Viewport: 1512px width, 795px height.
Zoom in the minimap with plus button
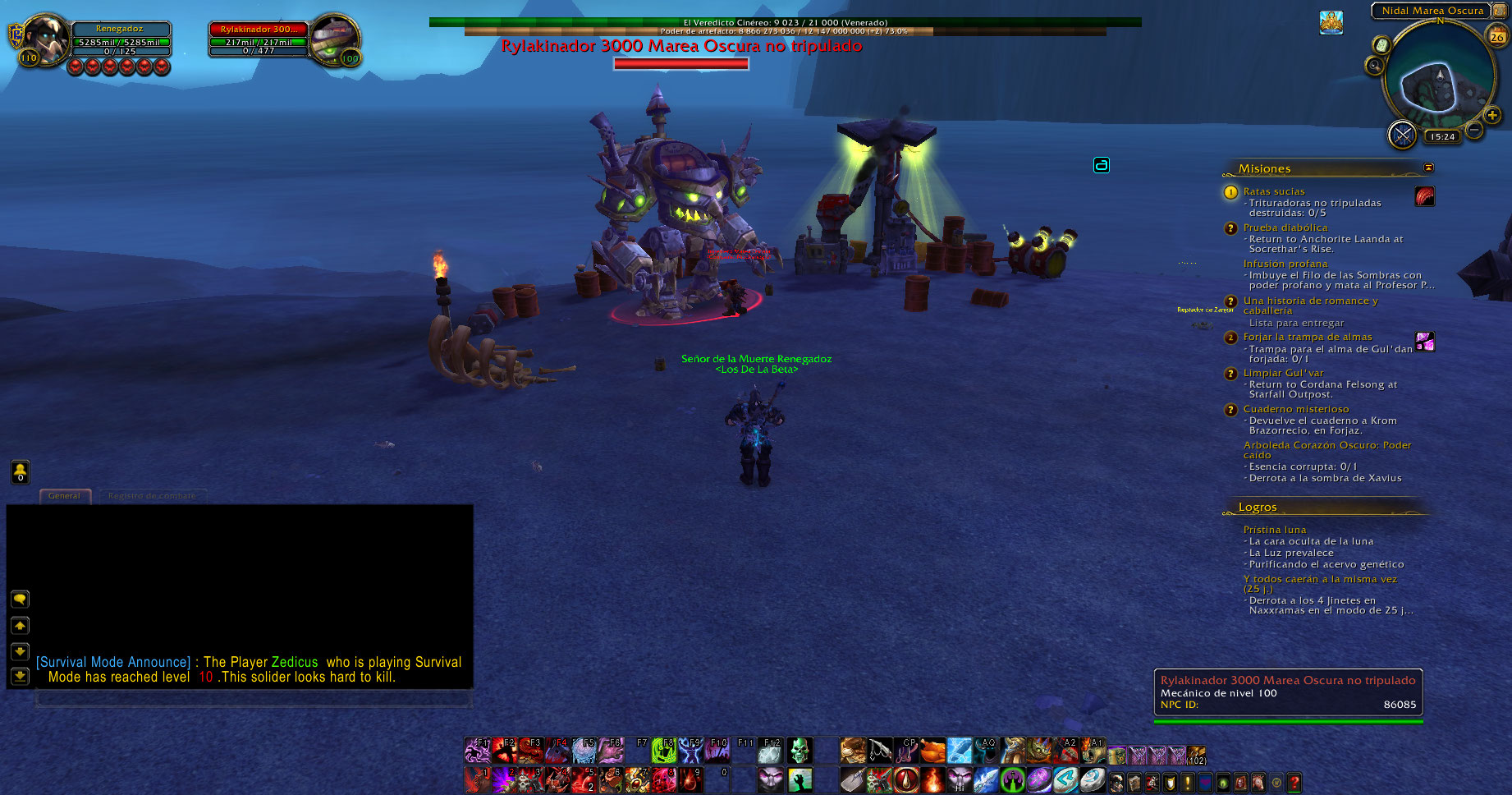(1492, 116)
